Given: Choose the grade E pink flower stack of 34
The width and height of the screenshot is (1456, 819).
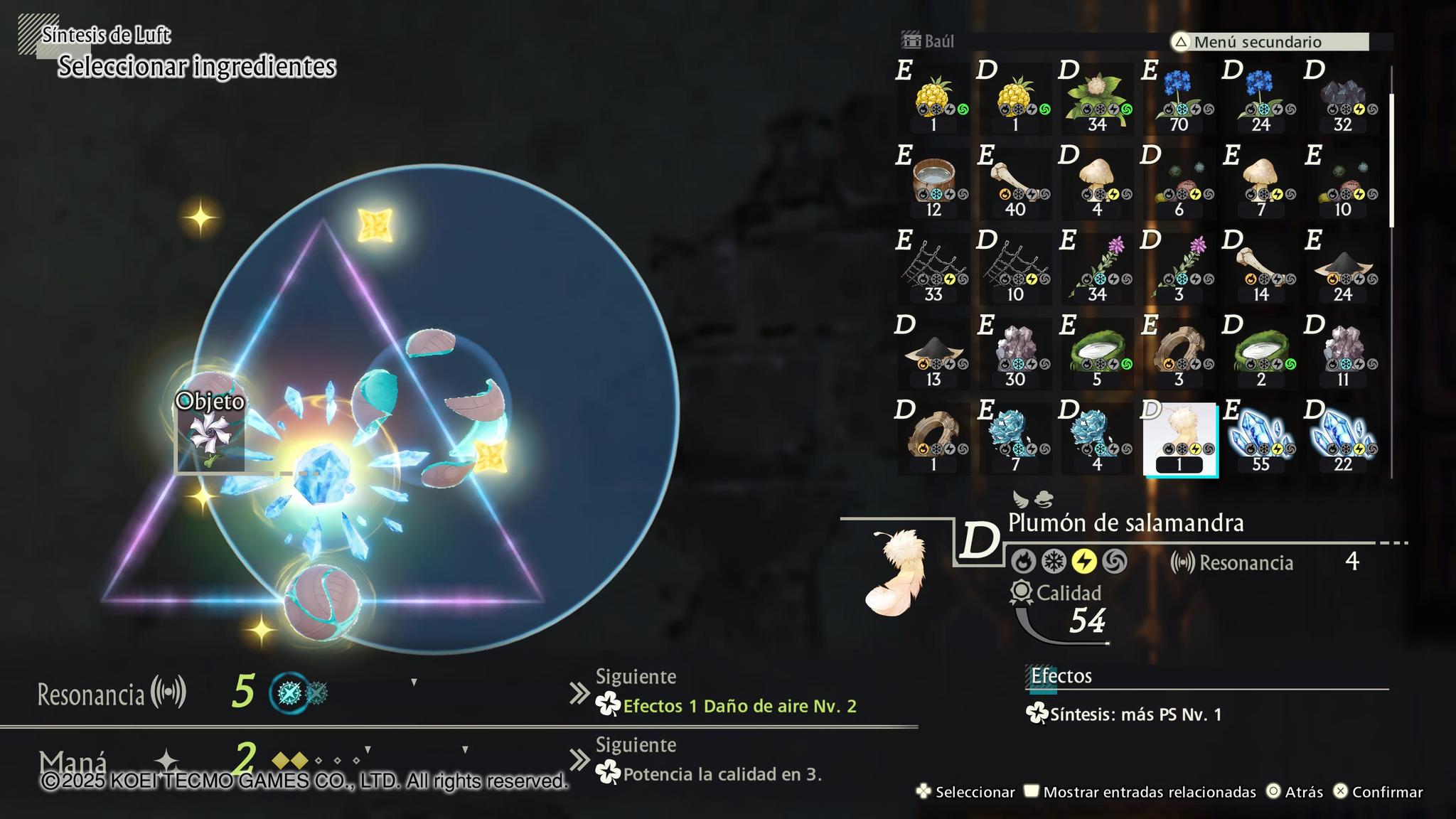Looking at the screenshot, I should coord(1097,269).
